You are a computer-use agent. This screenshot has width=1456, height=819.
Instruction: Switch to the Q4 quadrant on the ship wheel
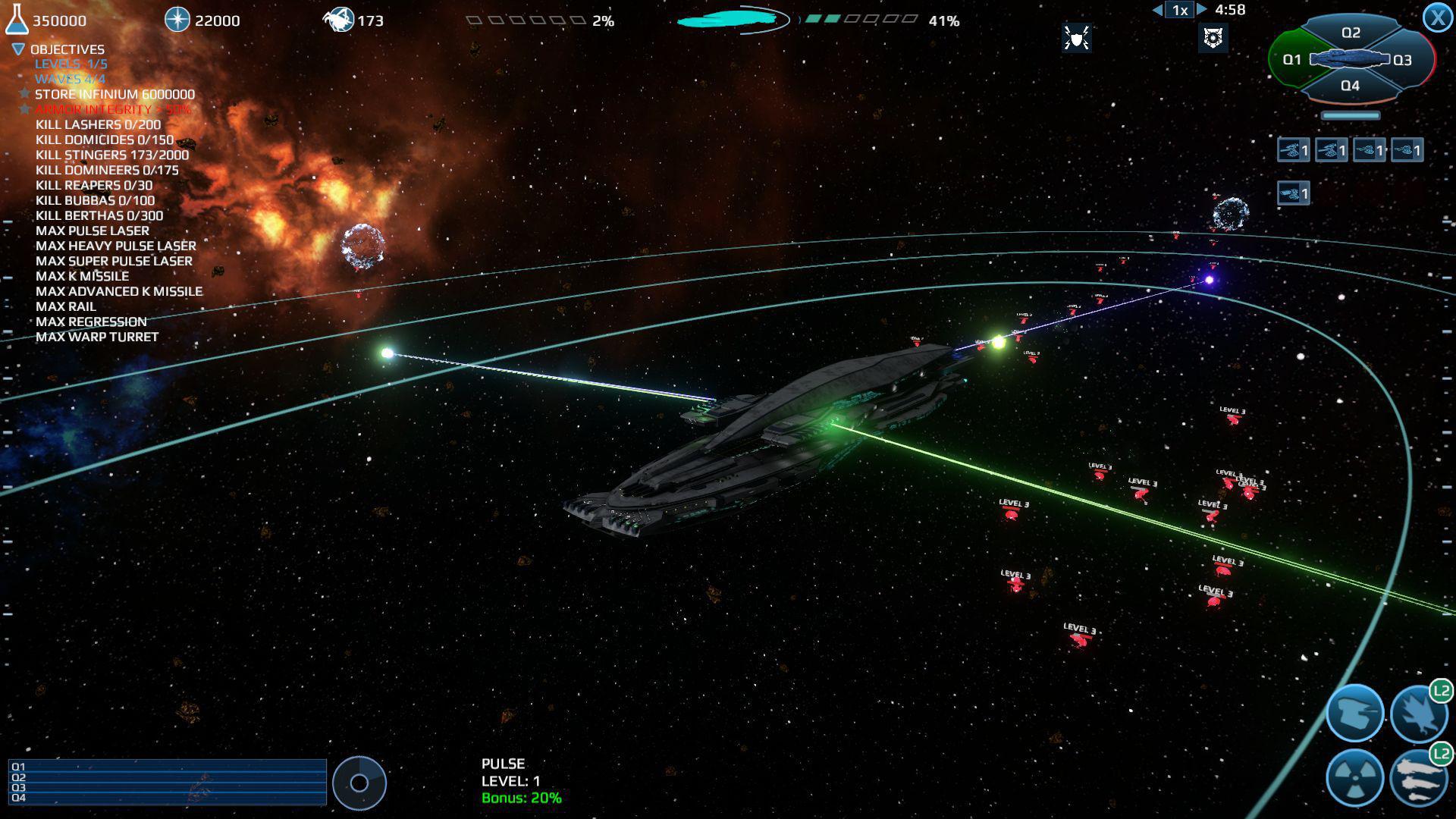[x=1350, y=86]
